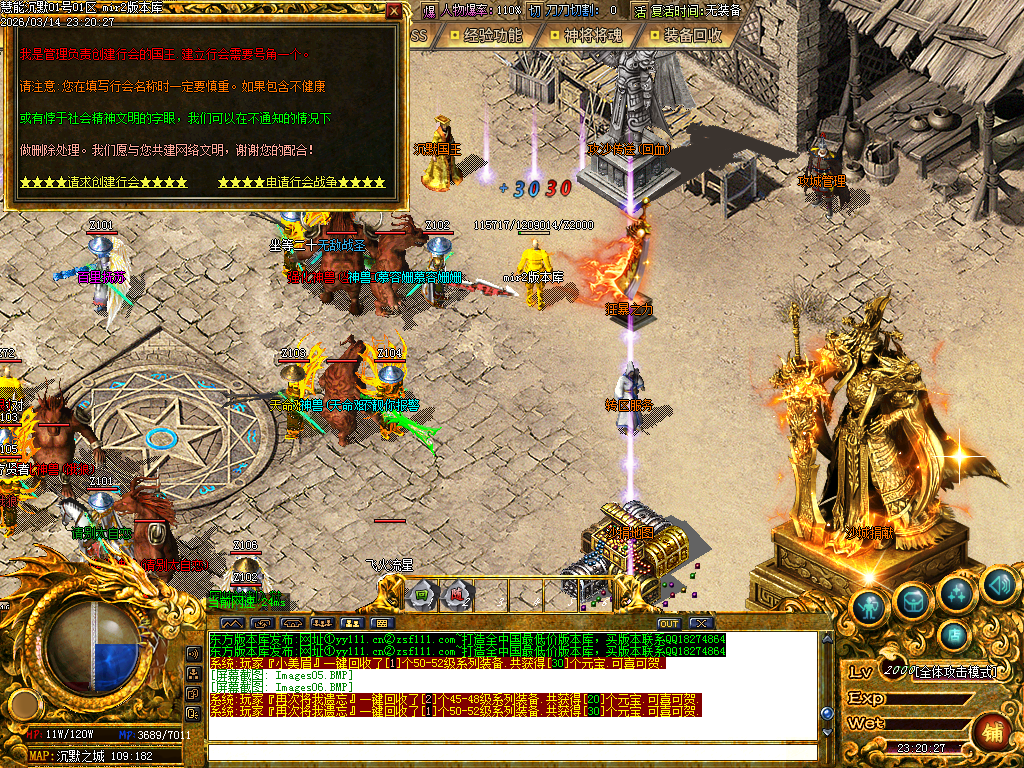Close the guild king dialogue window
This screenshot has height=768, width=1024.
(394, 12)
